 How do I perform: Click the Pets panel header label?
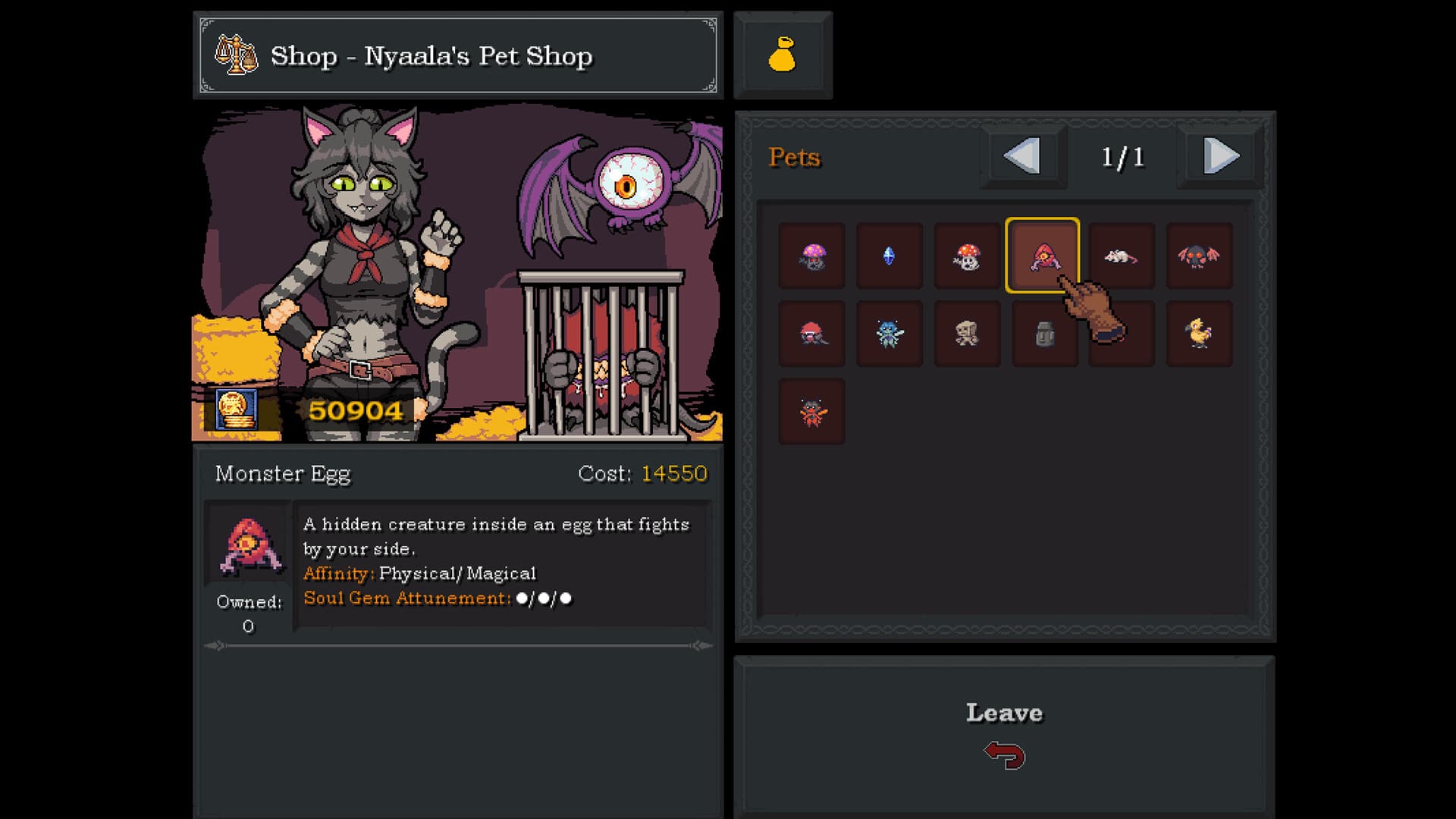[794, 157]
